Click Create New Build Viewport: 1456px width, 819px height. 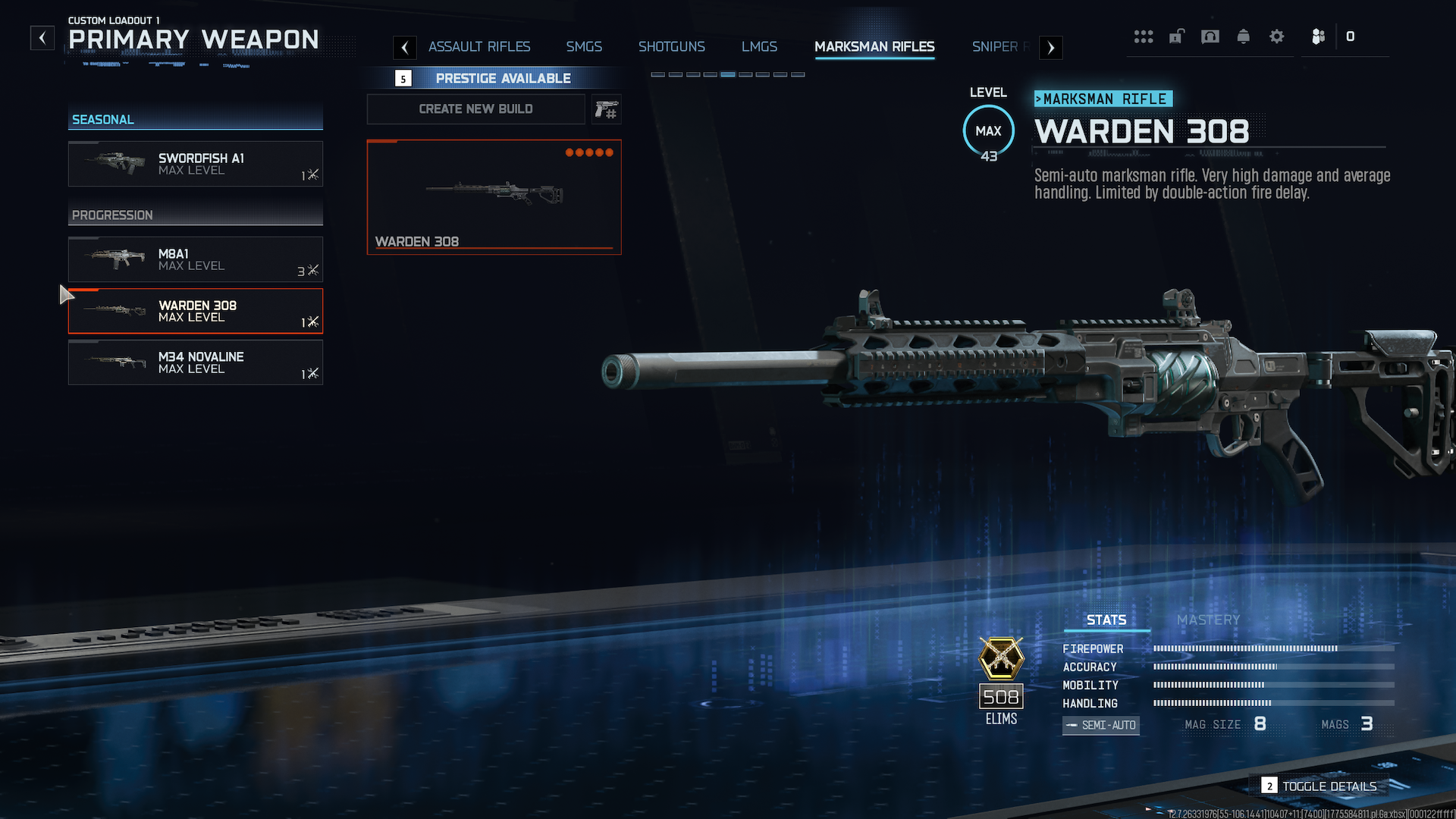coord(475,109)
